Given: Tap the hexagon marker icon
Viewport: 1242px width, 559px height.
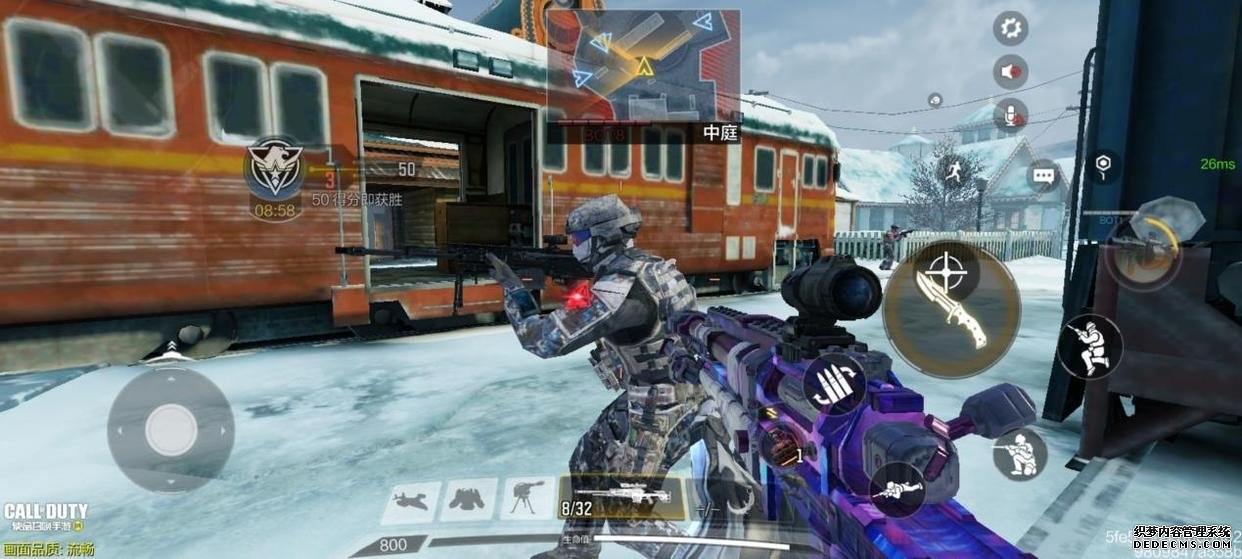Looking at the screenshot, I should pos(1102,165).
